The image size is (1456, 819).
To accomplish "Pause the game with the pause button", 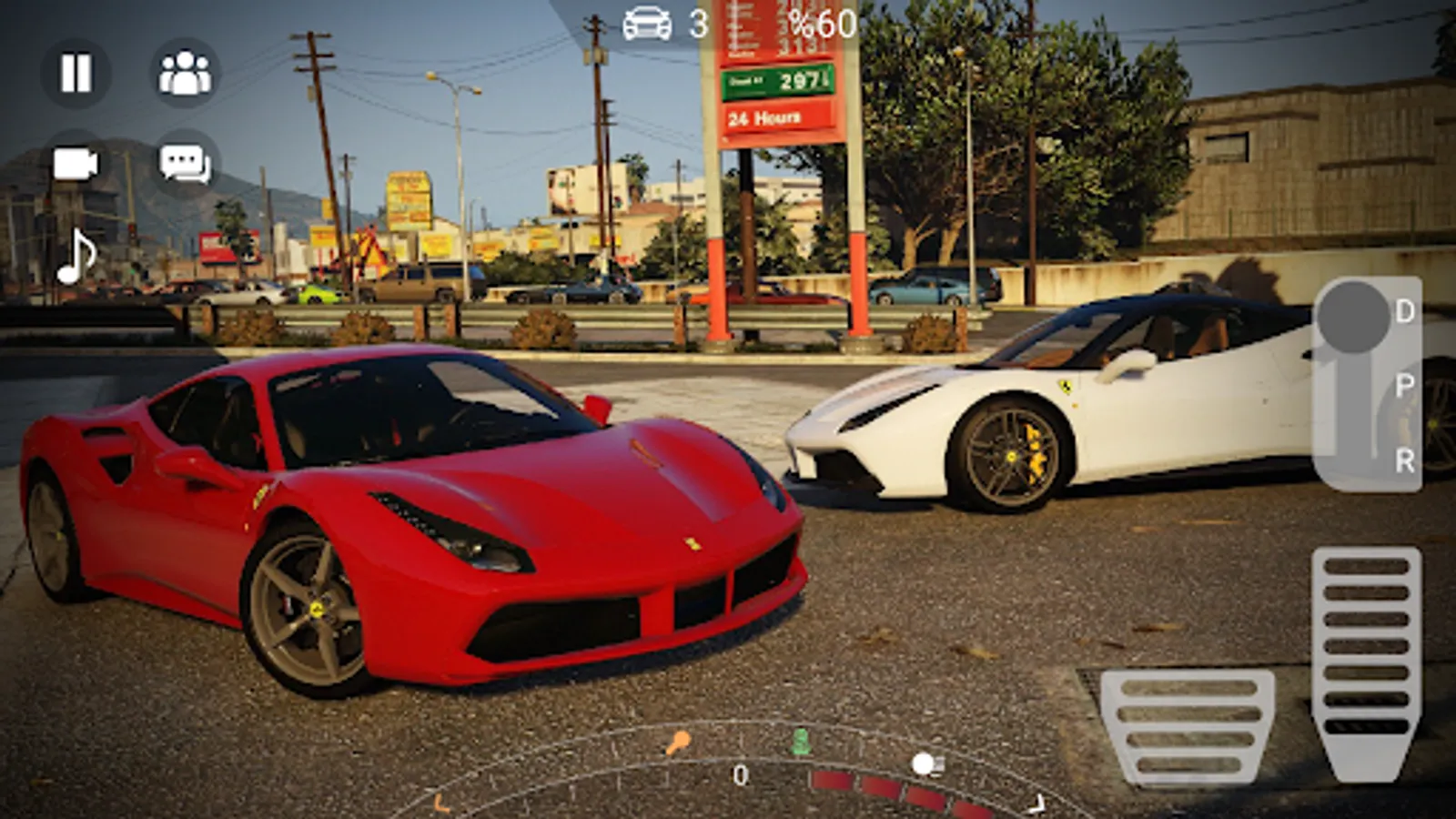I will [x=76, y=73].
